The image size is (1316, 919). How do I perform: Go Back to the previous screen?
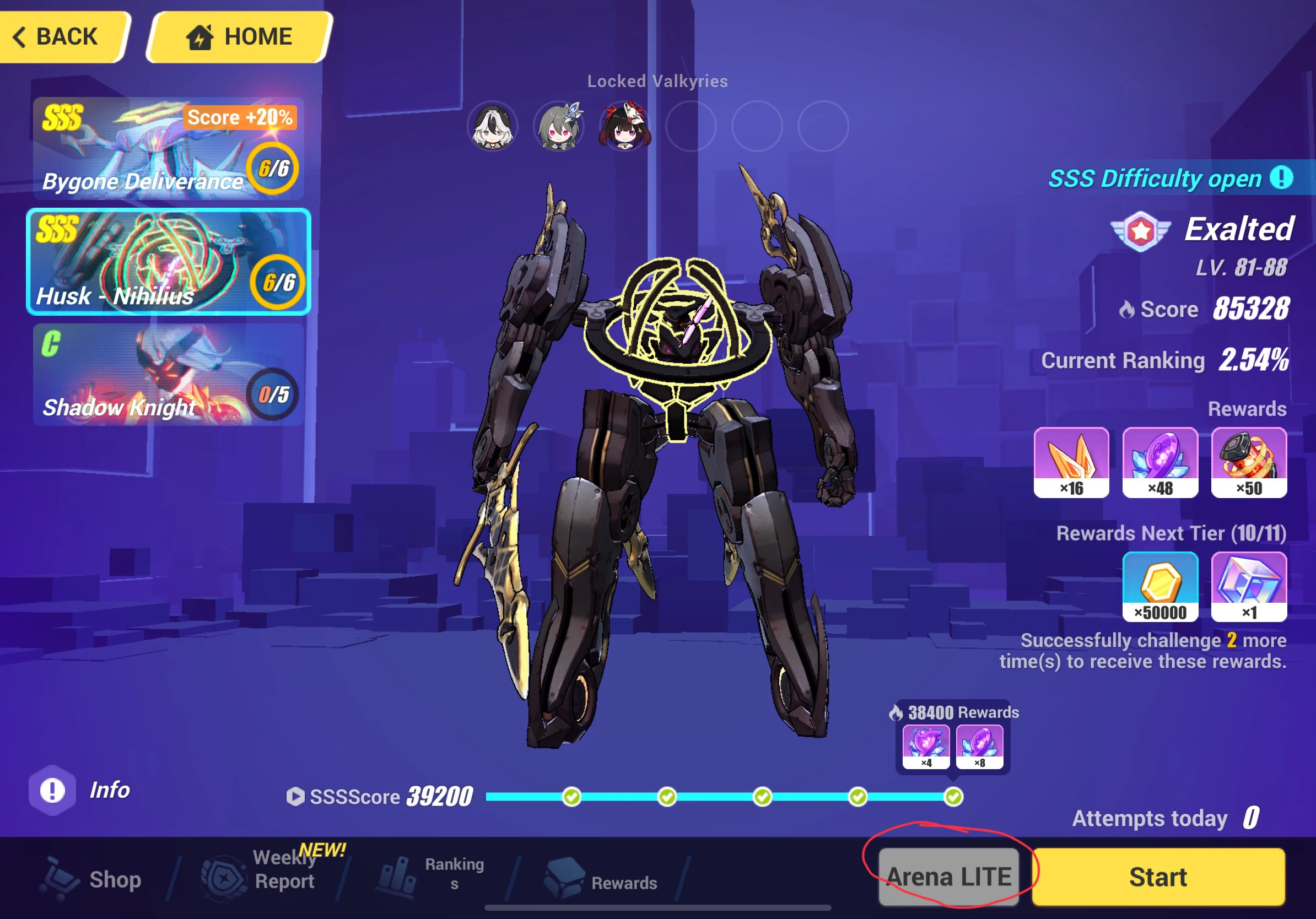click(x=60, y=36)
